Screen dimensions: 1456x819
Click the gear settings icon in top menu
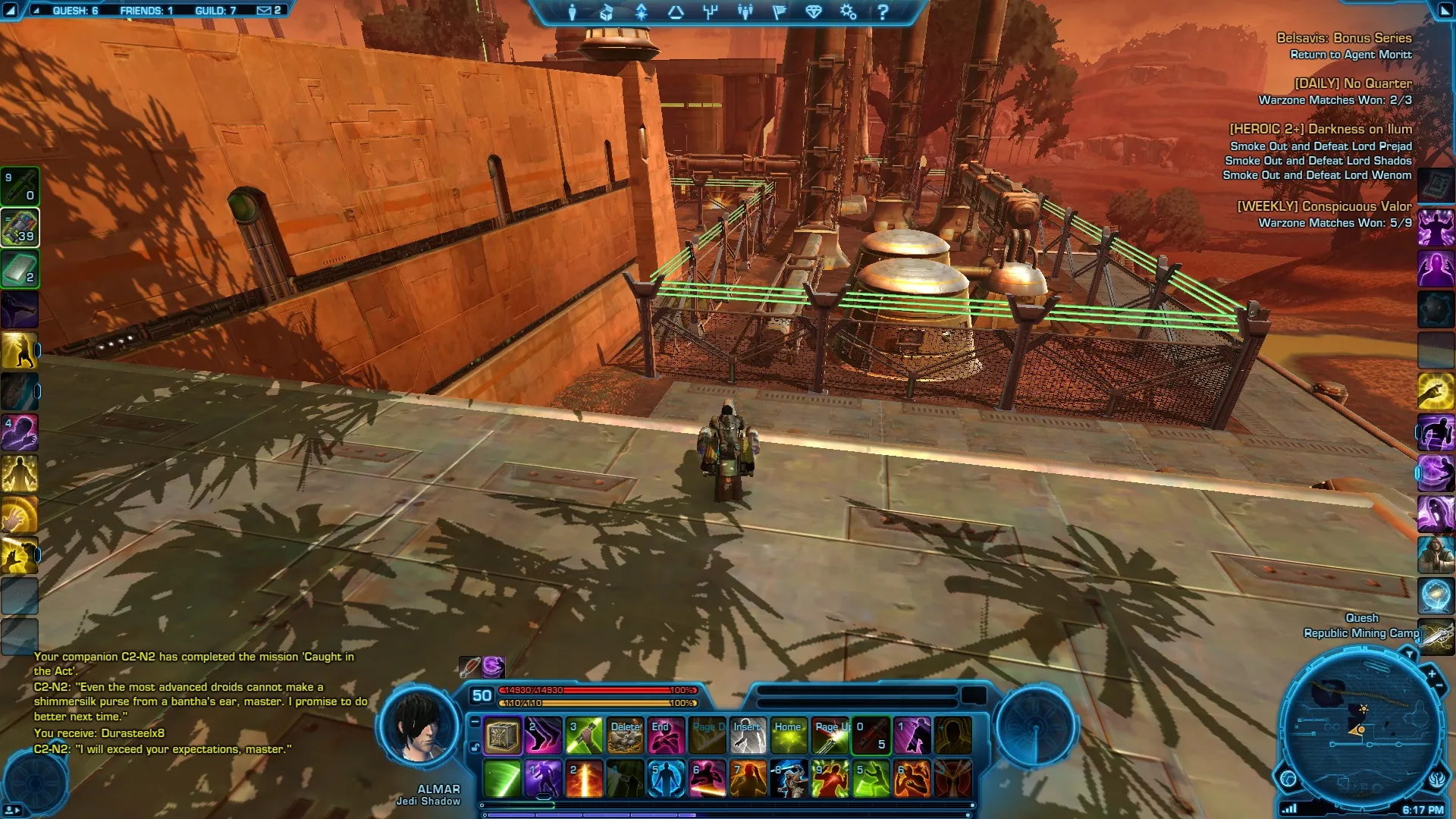848,12
